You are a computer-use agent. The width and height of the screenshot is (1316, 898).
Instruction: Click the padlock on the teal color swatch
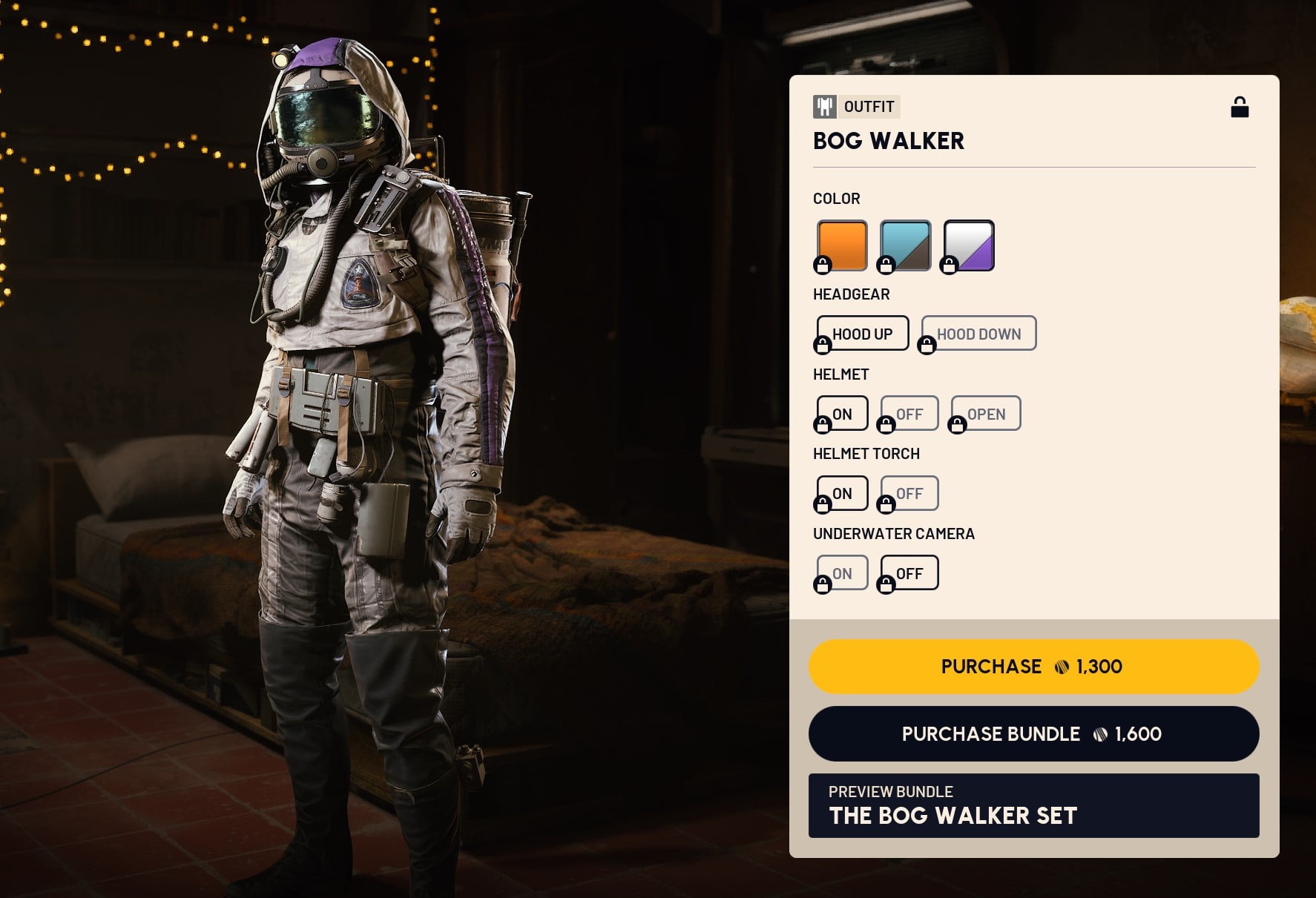[x=887, y=264]
